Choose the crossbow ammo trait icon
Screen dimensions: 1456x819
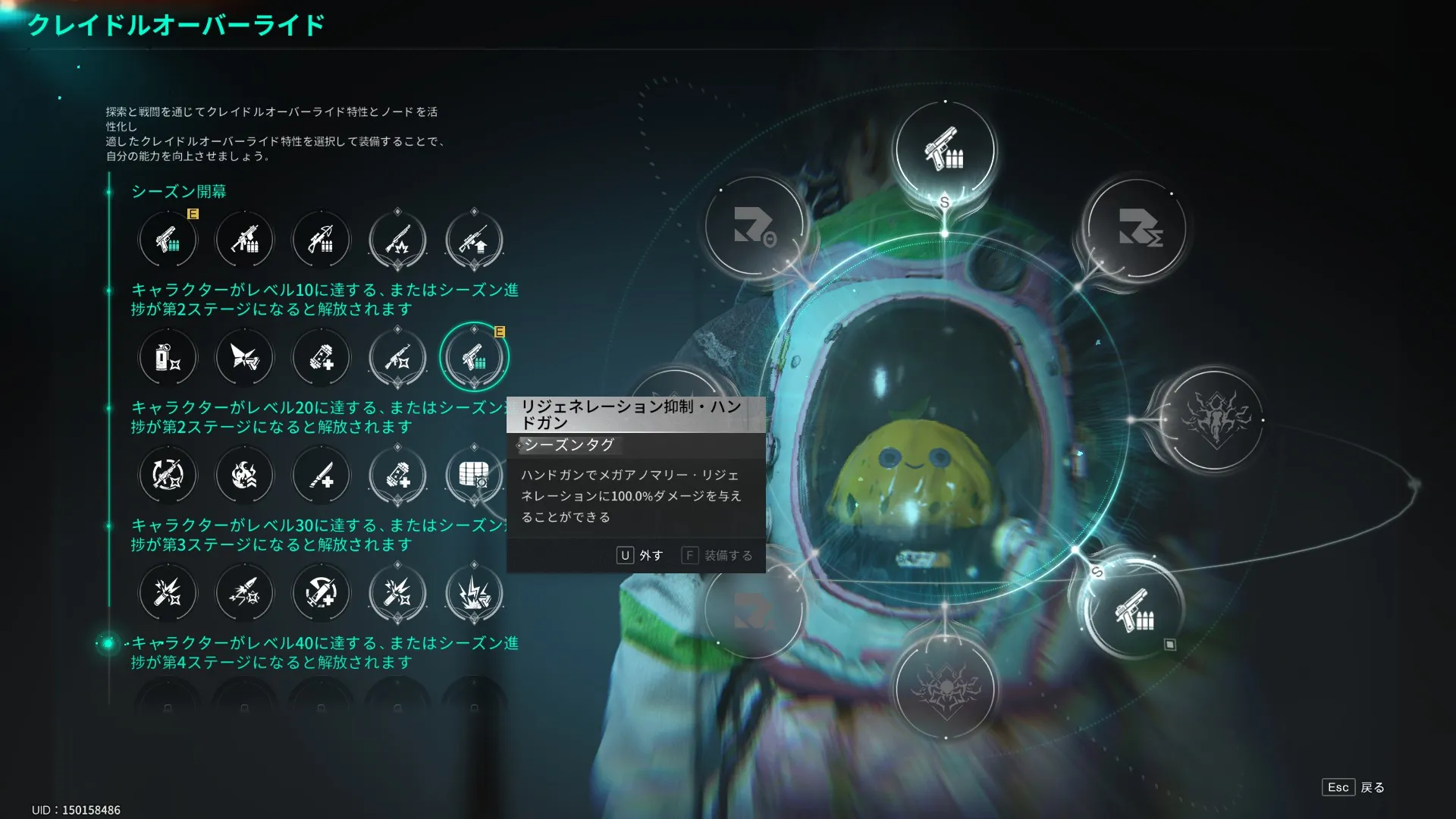pos(321,240)
